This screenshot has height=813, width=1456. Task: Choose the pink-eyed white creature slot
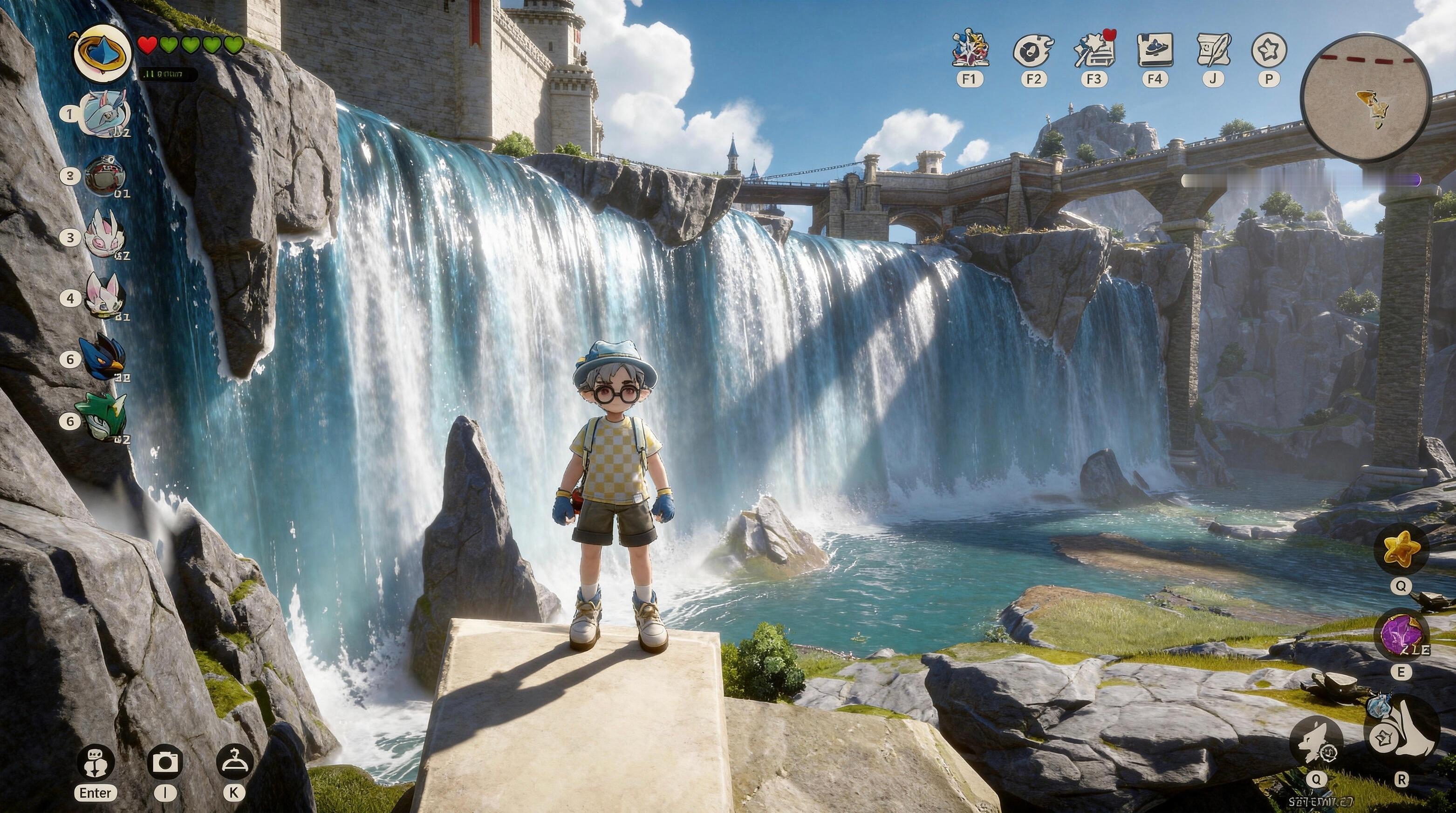point(103,237)
